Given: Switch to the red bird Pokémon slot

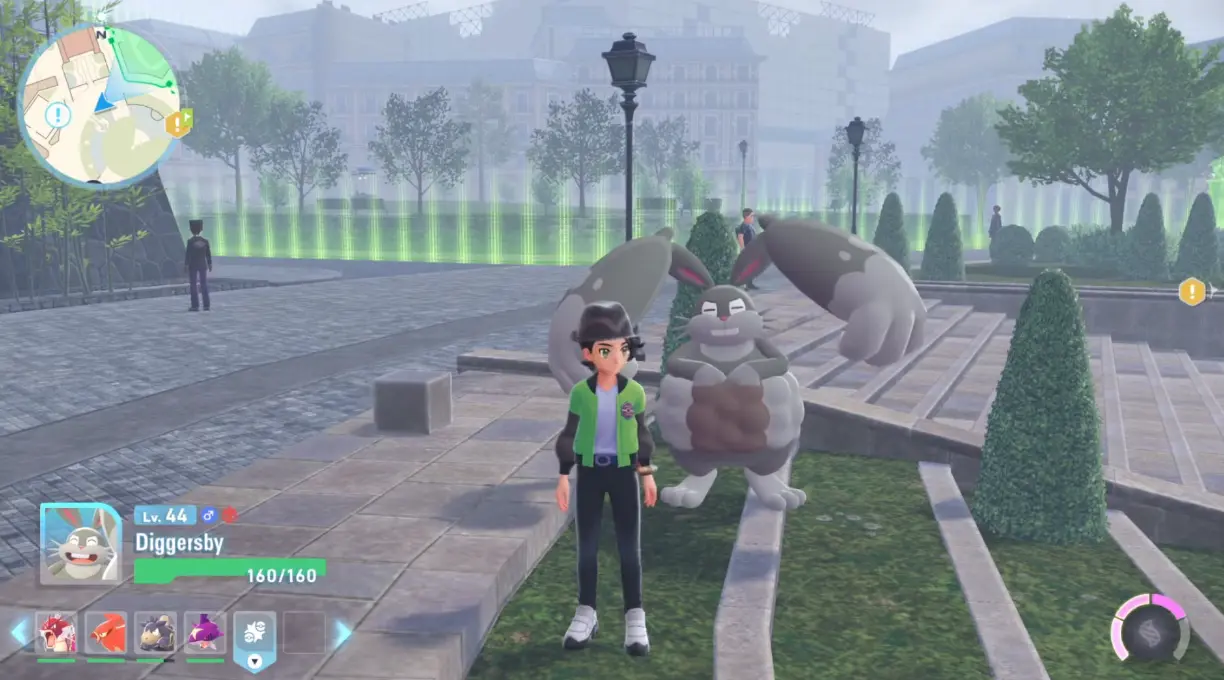Looking at the screenshot, I should (106, 632).
